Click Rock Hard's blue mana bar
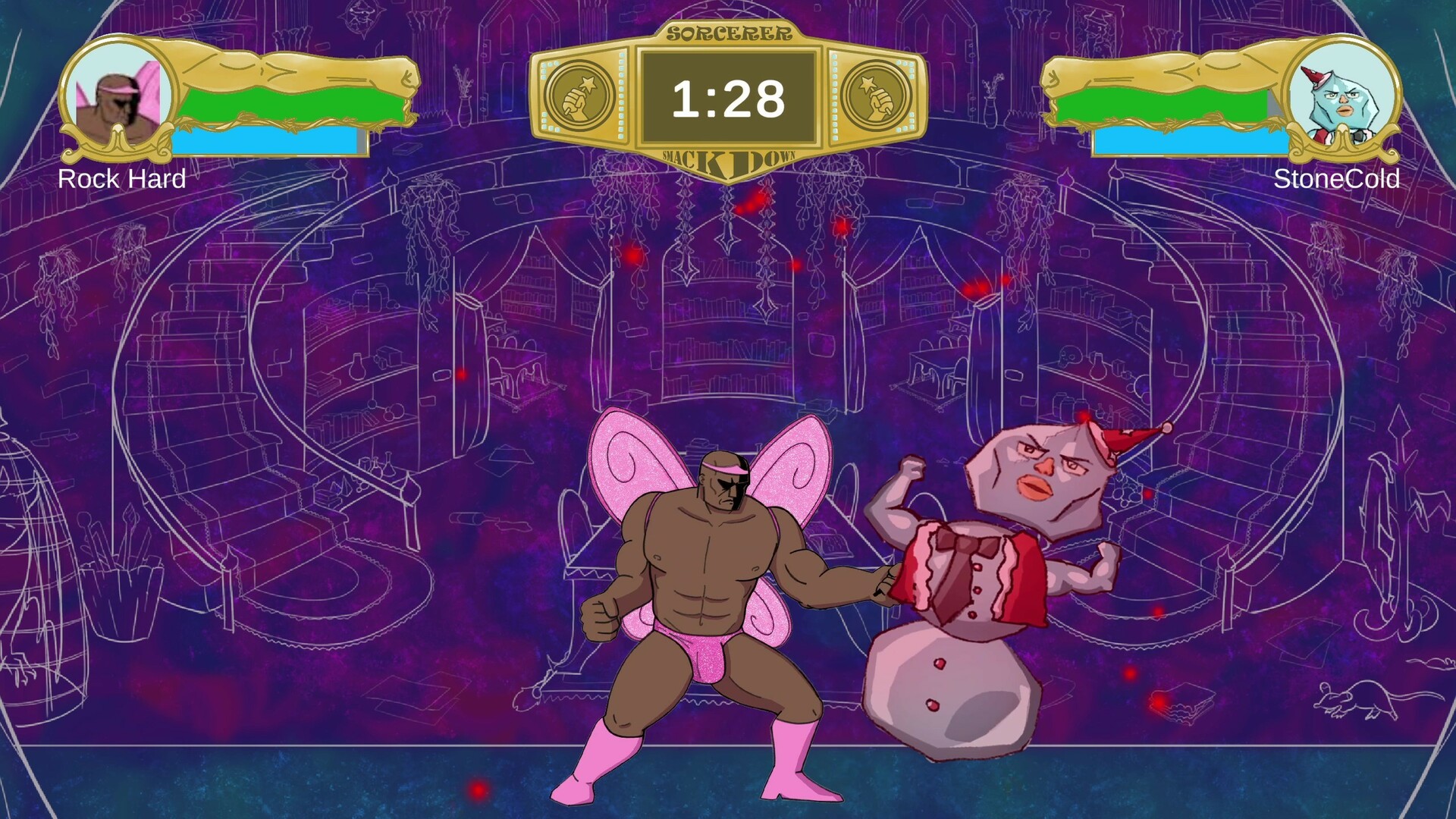This screenshot has width=1456, height=819. tap(265, 140)
